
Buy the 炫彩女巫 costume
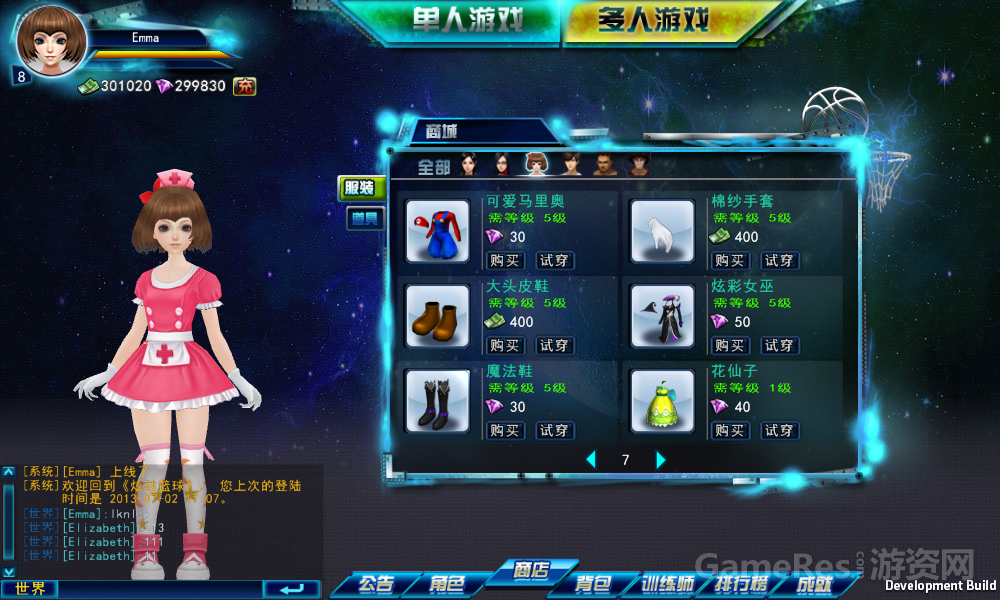coord(729,345)
